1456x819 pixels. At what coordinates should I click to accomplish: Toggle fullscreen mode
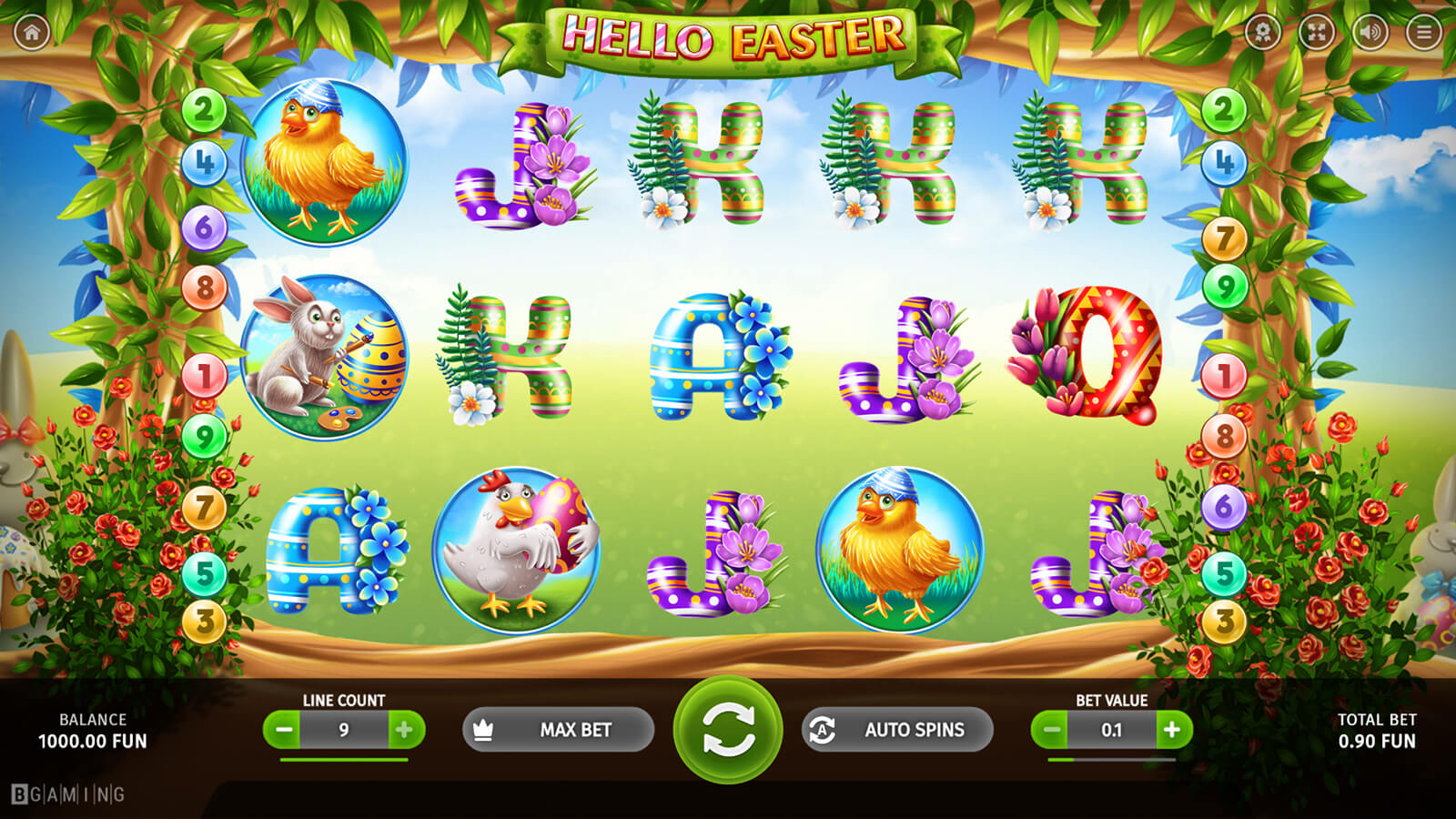coord(1316,33)
